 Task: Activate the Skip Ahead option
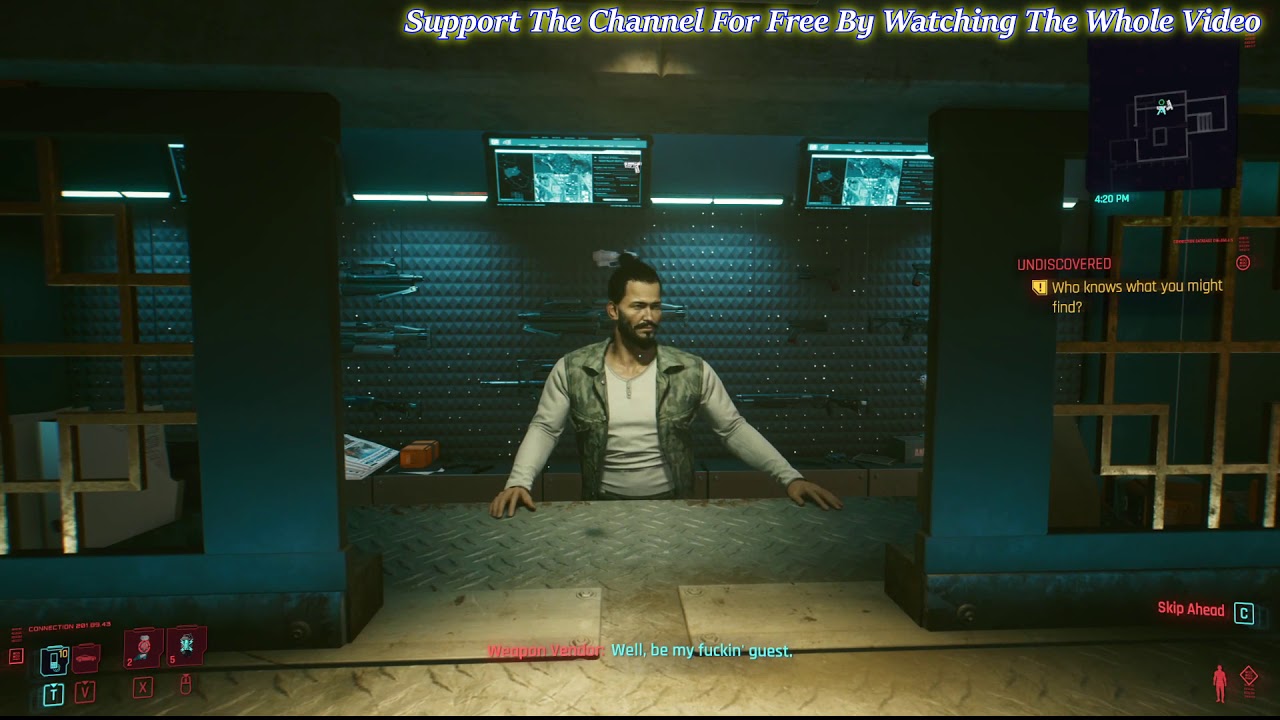(1190, 609)
